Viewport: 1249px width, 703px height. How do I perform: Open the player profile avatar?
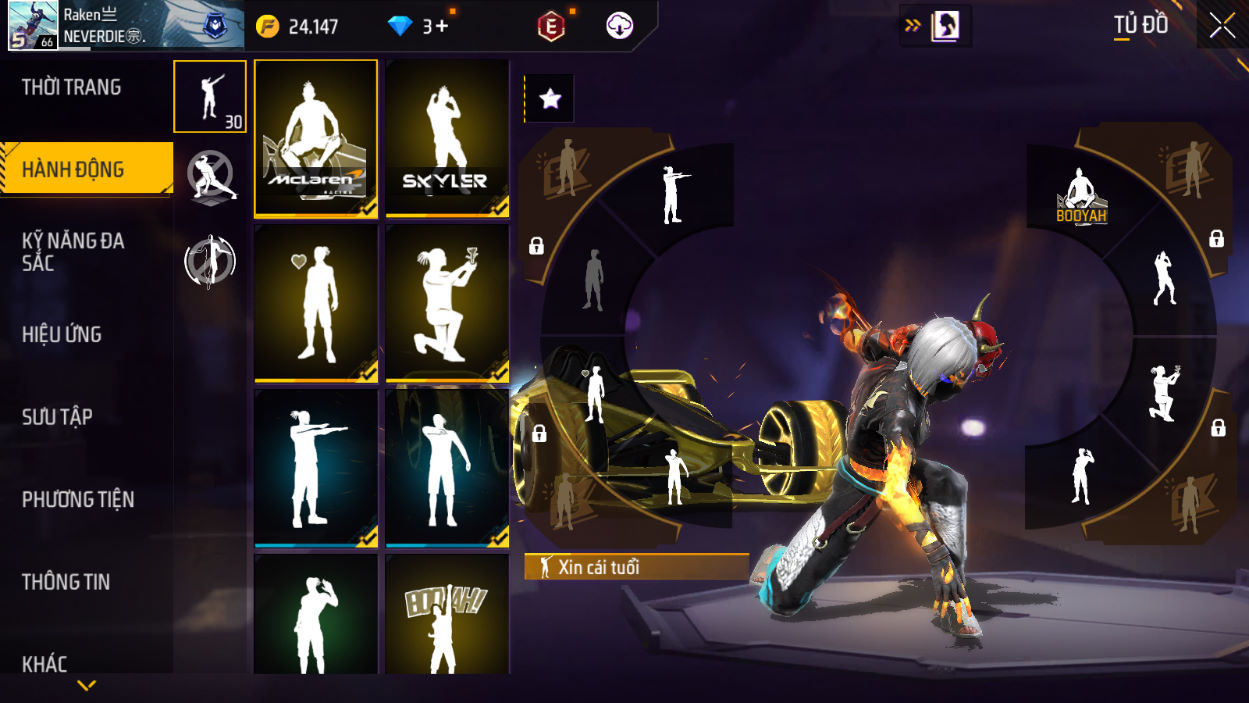[x=33, y=25]
